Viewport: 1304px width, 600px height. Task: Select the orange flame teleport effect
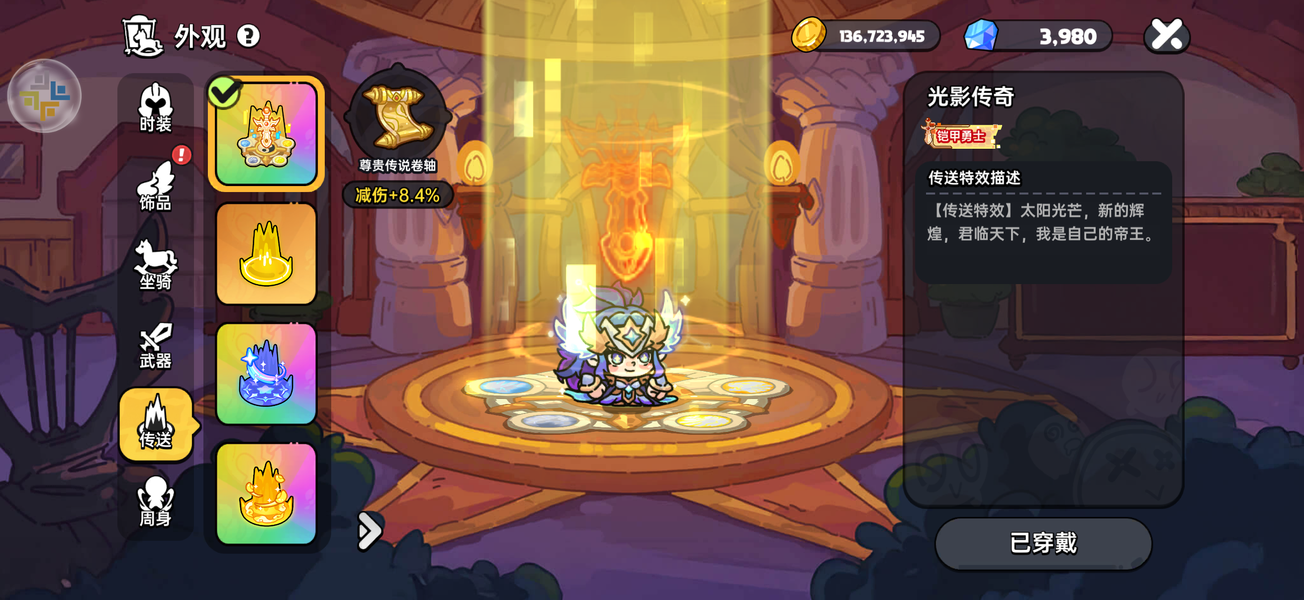[266, 494]
